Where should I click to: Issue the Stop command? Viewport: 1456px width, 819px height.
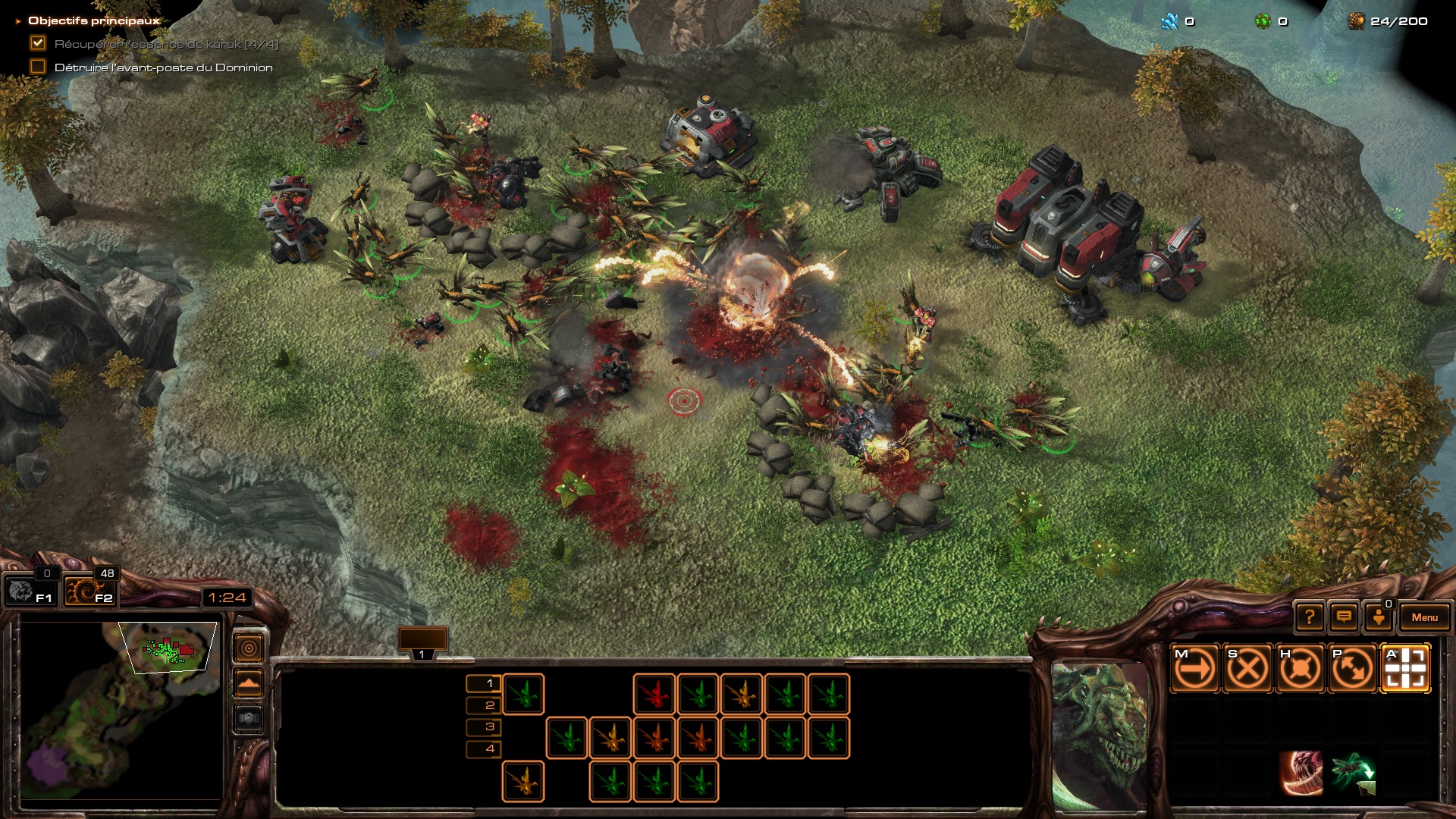[x=1247, y=669]
